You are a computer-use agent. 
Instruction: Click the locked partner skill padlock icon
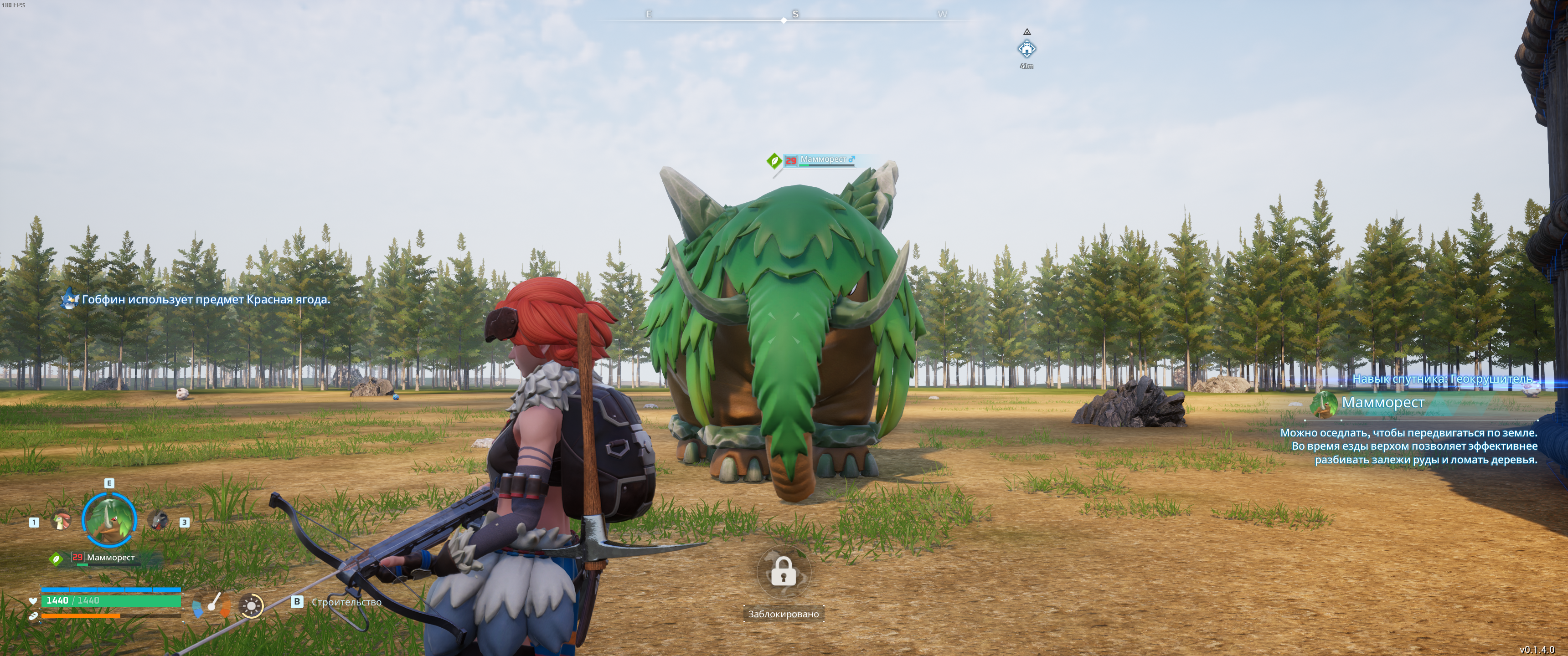pyautogui.click(x=783, y=572)
